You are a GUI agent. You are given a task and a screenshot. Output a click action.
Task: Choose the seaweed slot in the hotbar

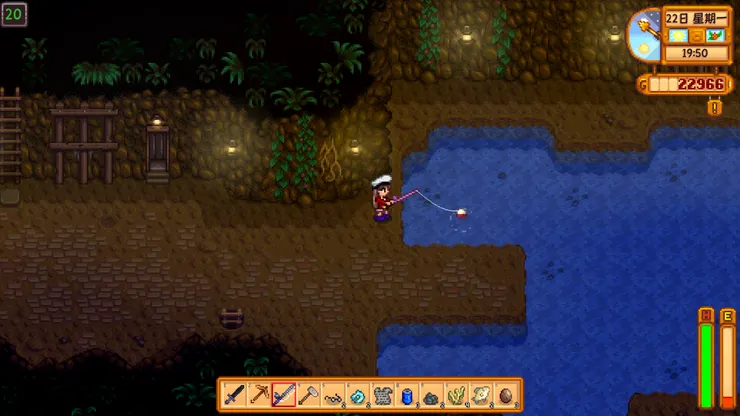click(457, 394)
